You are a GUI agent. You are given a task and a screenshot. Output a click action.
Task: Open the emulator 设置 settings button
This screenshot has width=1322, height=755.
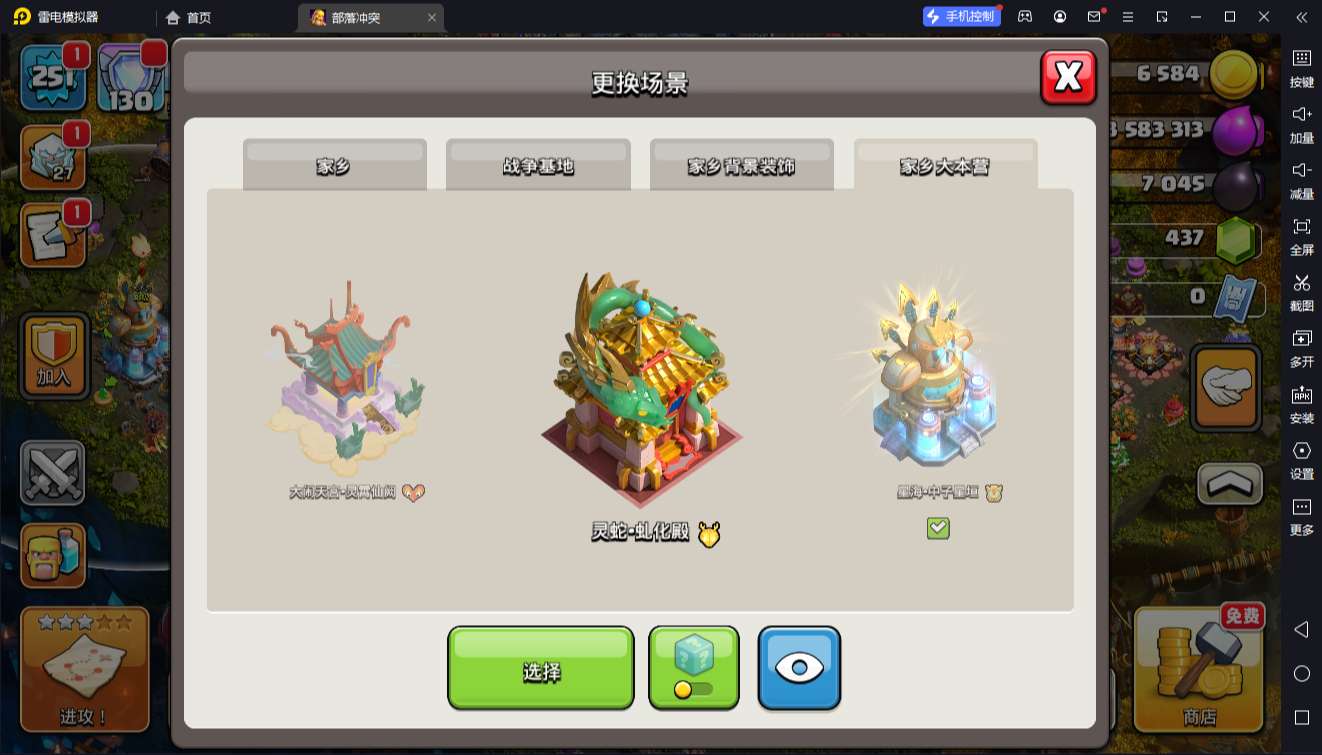click(x=1301, y=458)
